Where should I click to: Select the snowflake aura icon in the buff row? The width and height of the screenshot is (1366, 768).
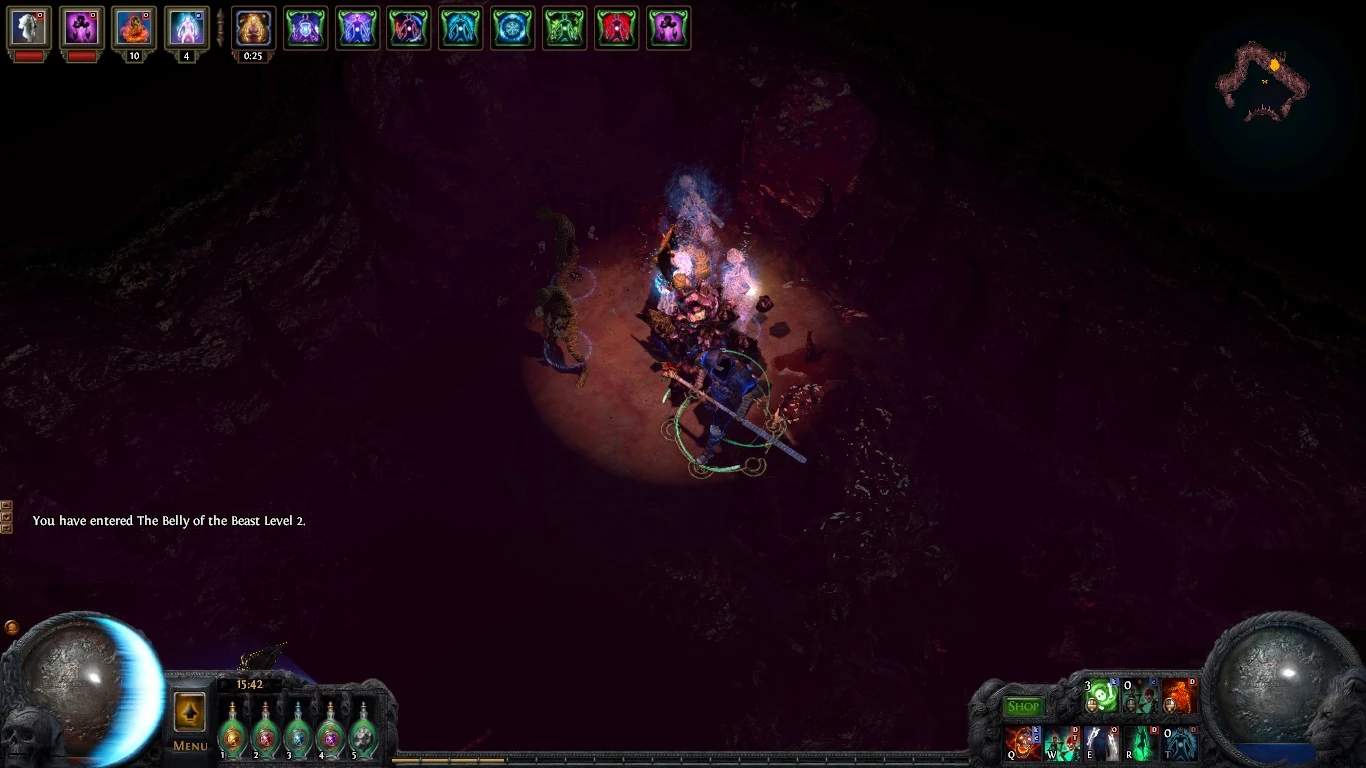pyautogui.click(x=514, y=28)
